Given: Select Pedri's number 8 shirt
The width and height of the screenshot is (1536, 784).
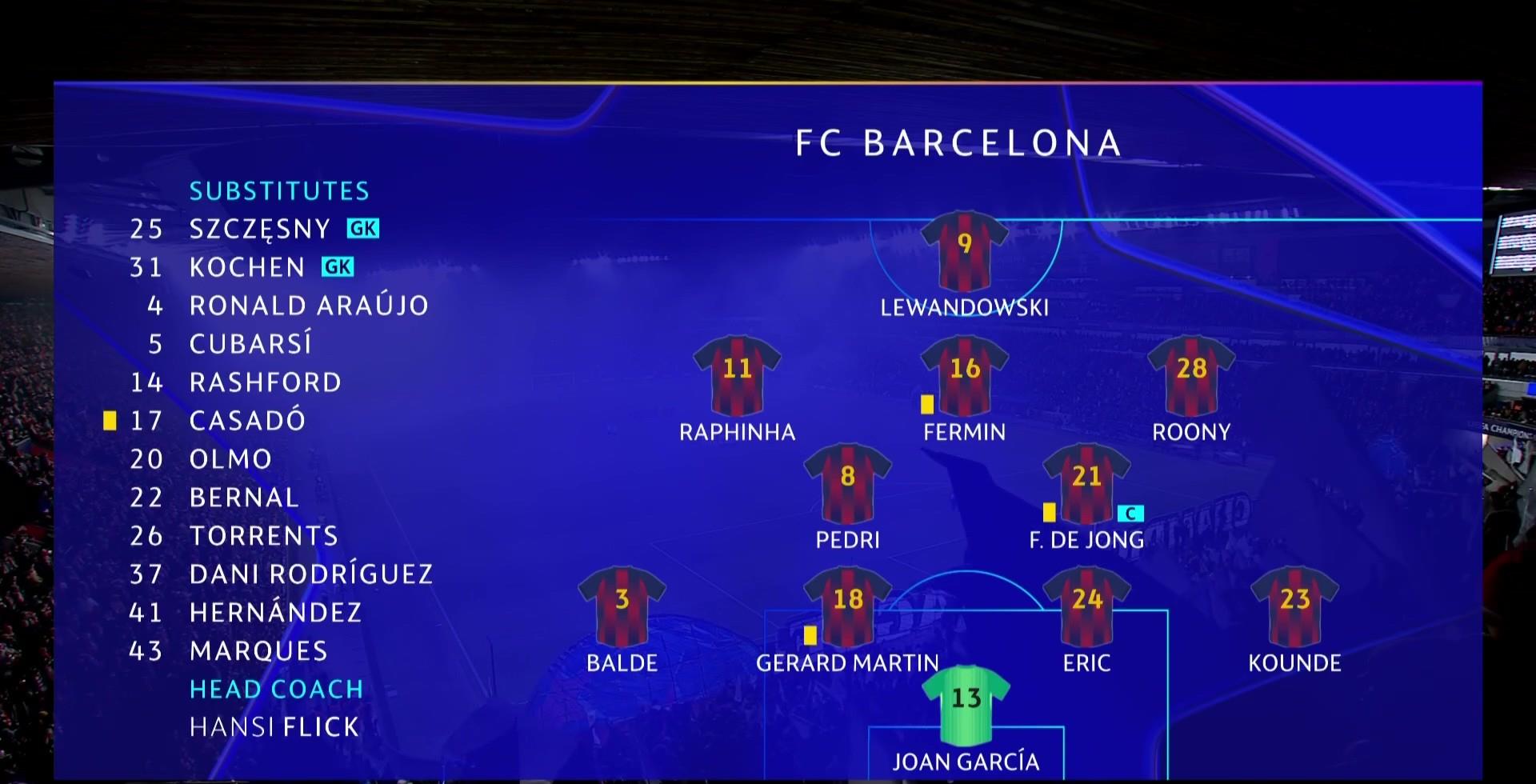Looking at the screenshot, I should pyautogui.click(x=847, y=482).
